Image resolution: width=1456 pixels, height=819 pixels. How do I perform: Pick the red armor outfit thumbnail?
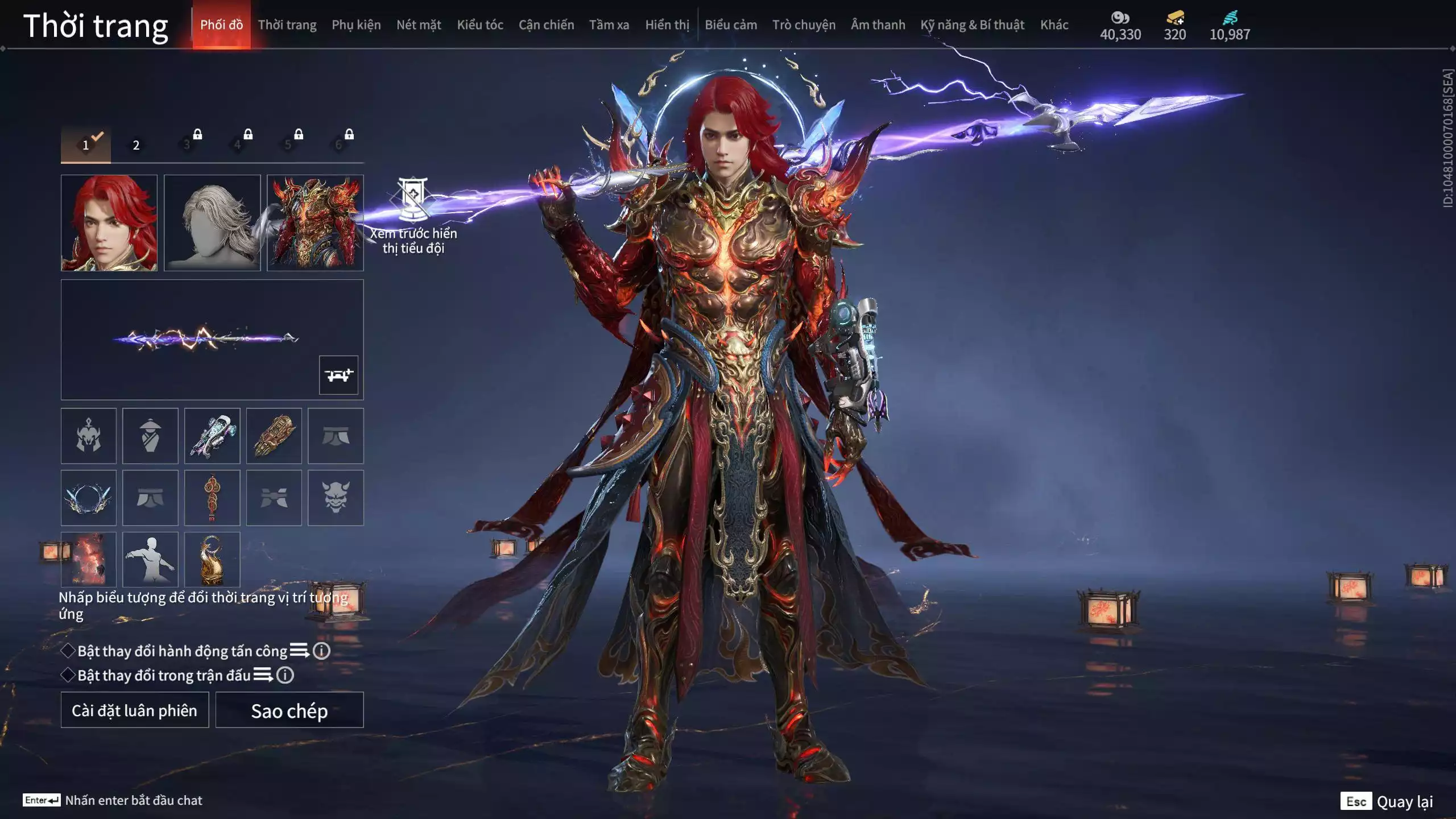pos(315,223)
